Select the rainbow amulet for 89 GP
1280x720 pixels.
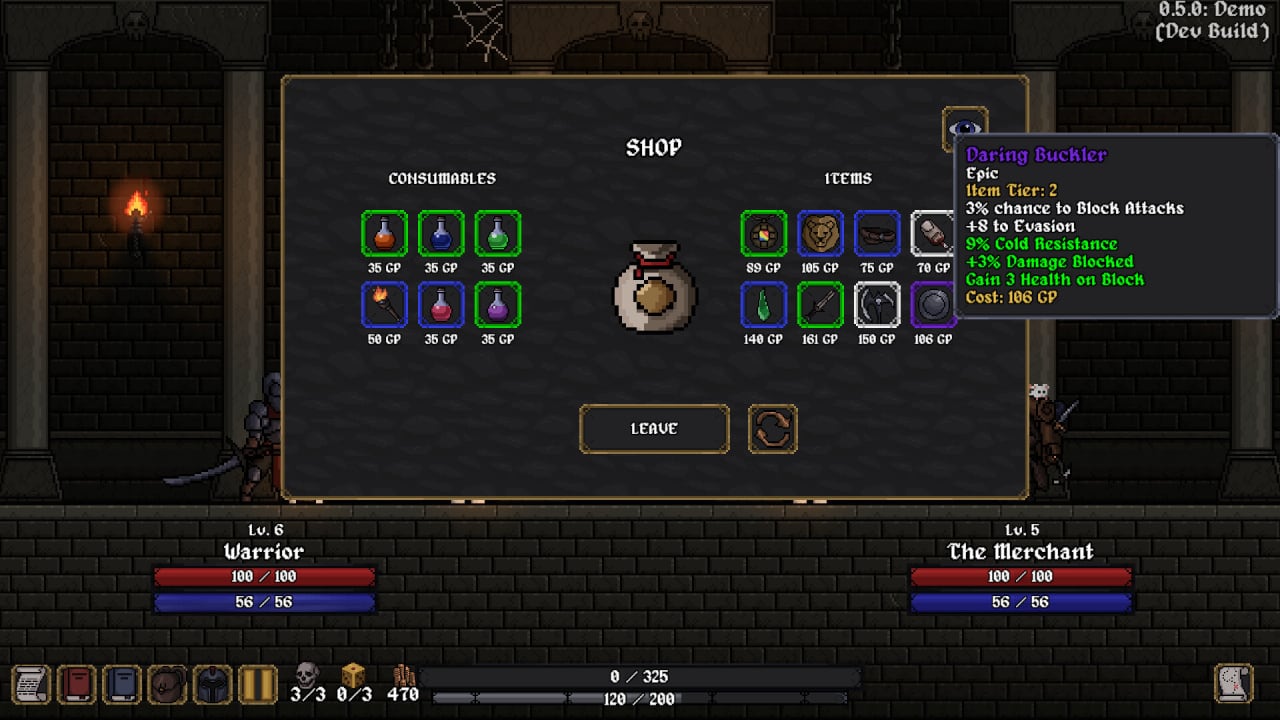pyautogui.click(x=763, y=234)
